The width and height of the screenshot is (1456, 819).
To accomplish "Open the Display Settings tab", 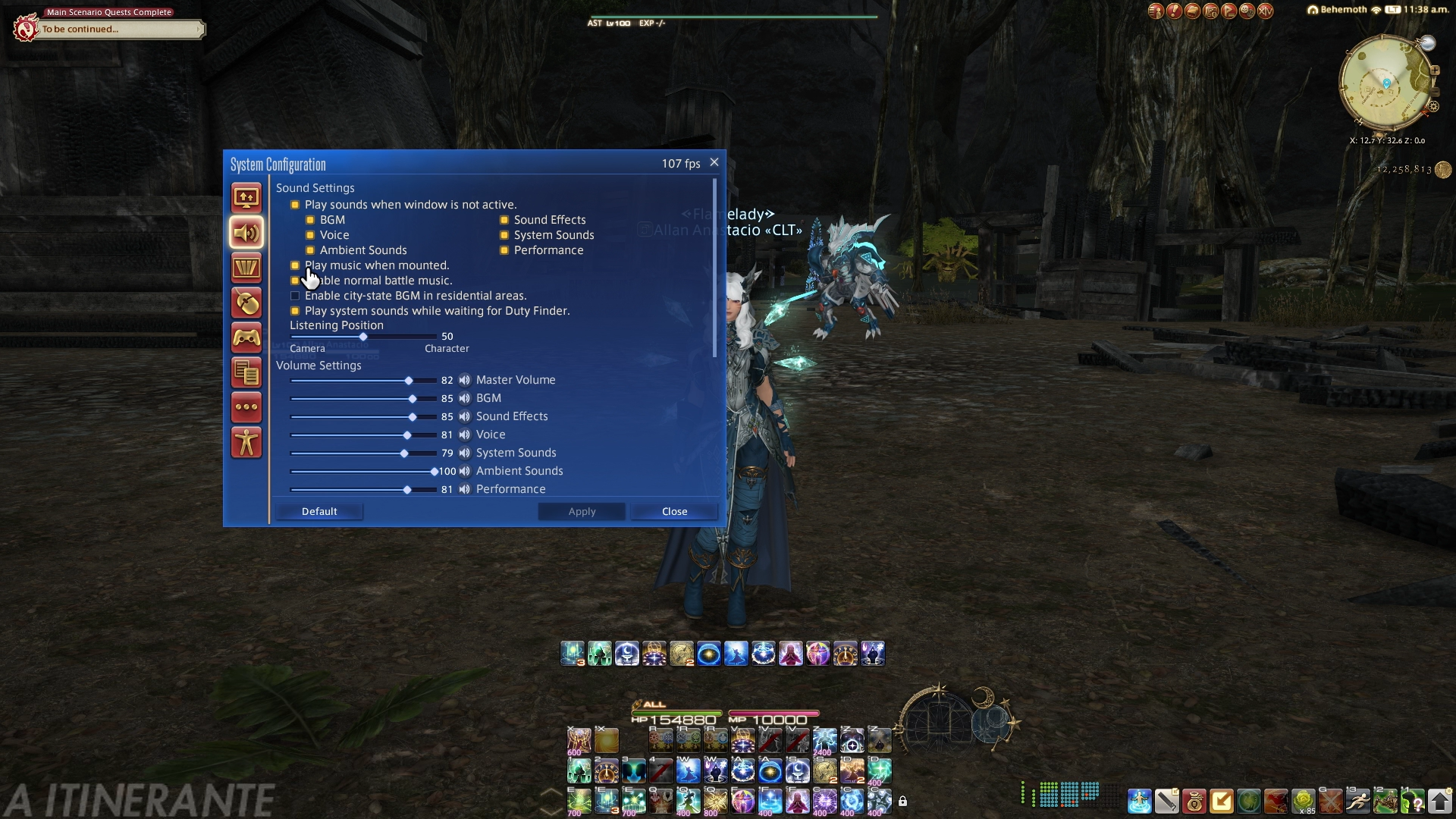I will coord(246,198).
